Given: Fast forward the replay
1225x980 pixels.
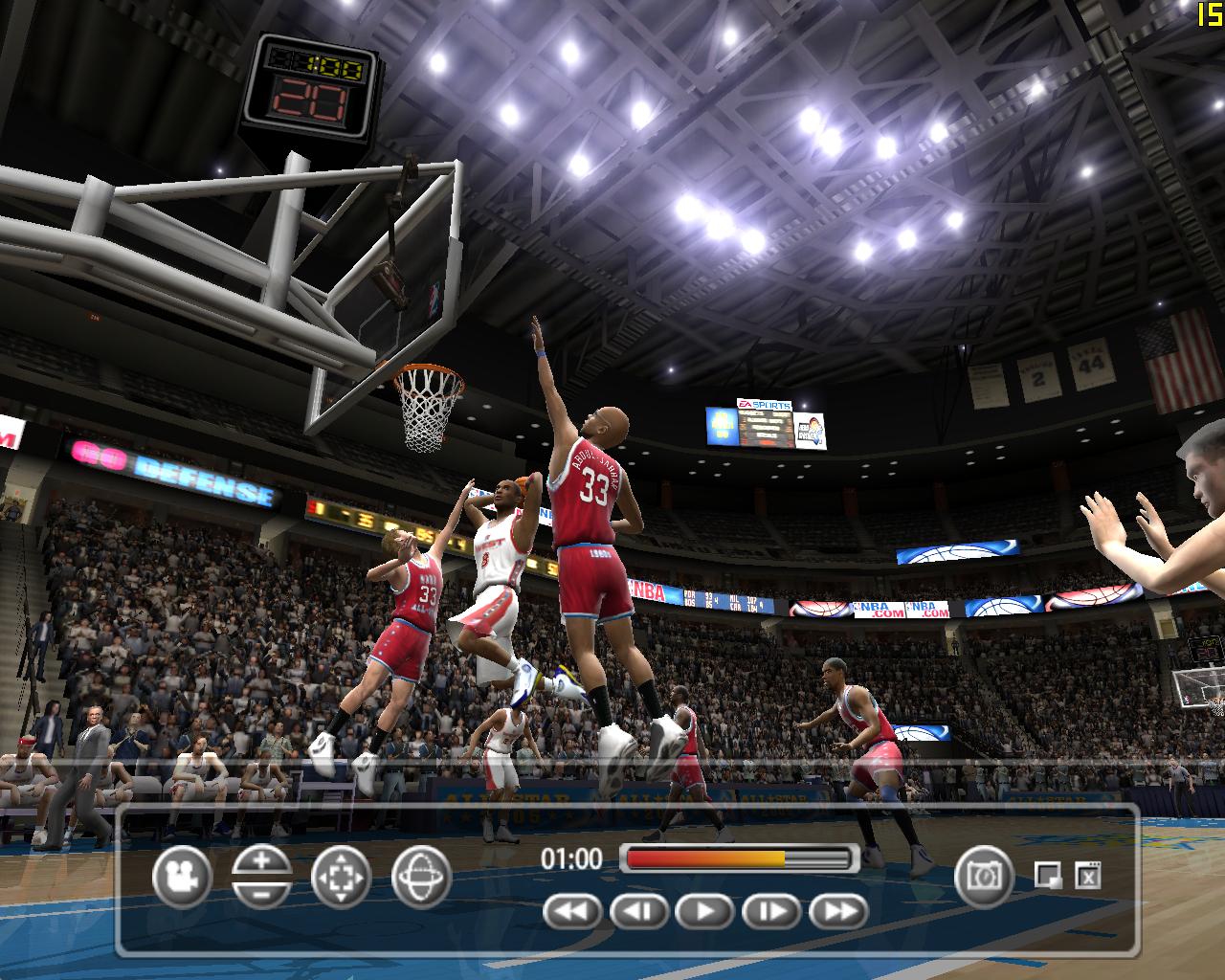Looking at the screenshot, I should (838, 911).
